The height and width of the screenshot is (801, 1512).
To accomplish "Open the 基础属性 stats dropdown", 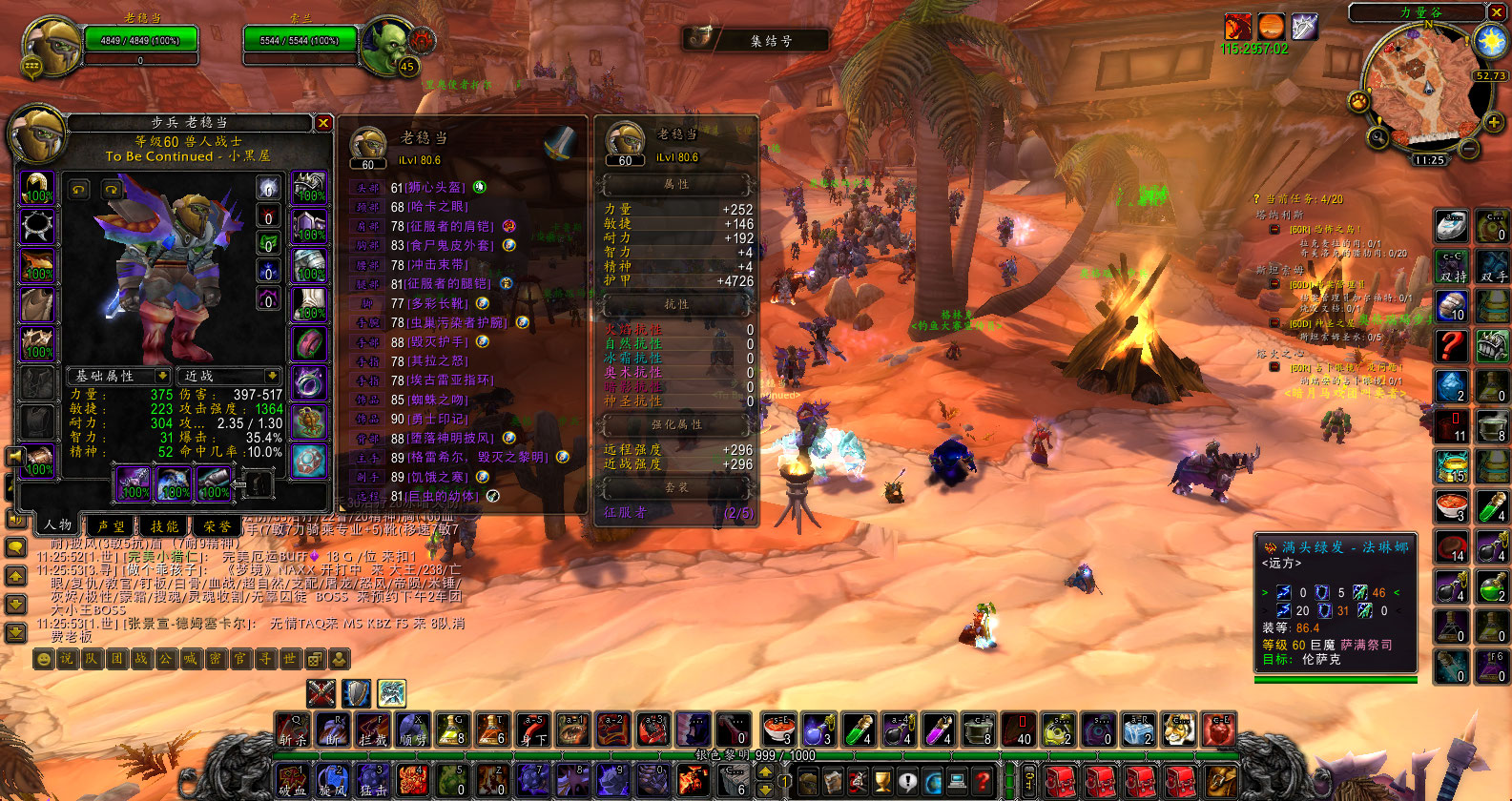I will (x=119, y=376).
